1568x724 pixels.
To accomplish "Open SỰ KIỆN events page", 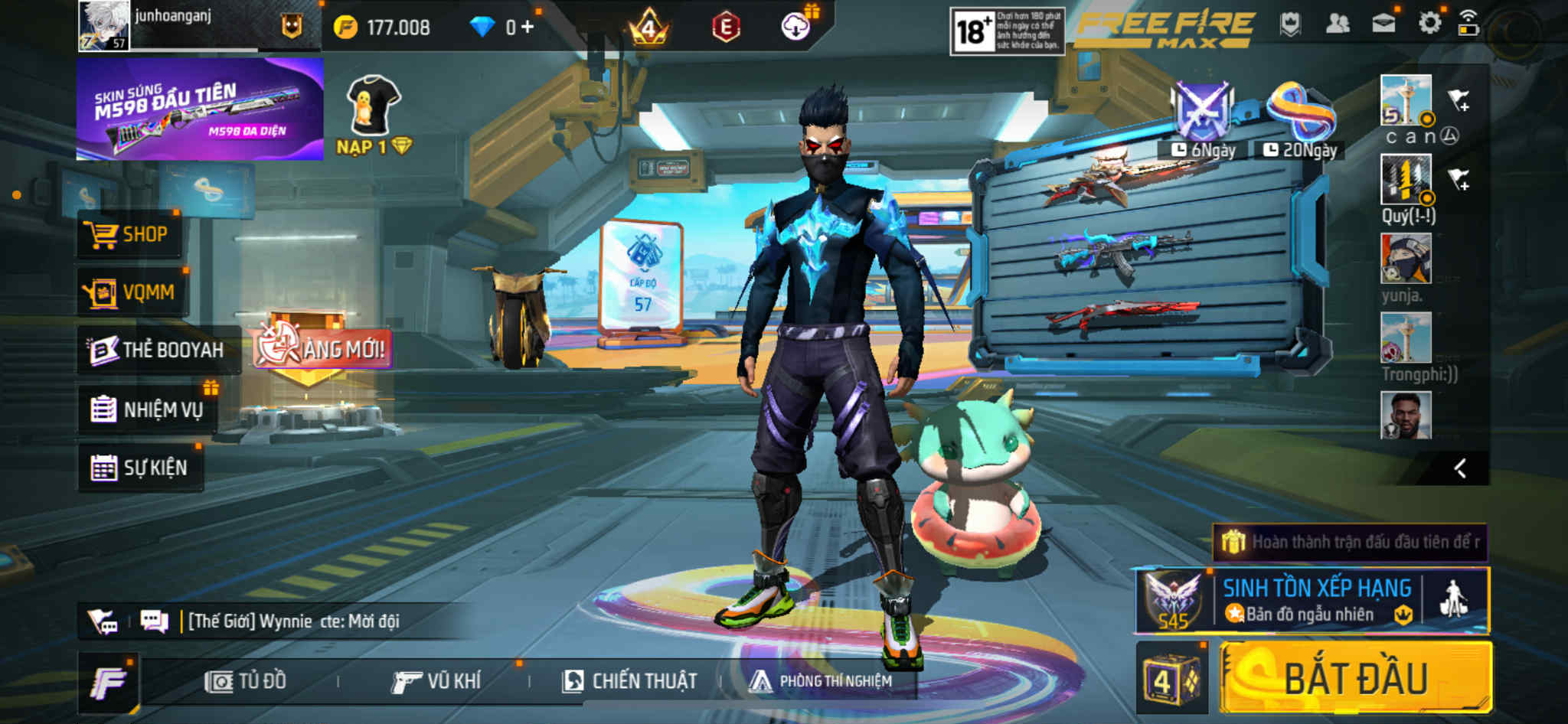I will [x=141, y=468].
